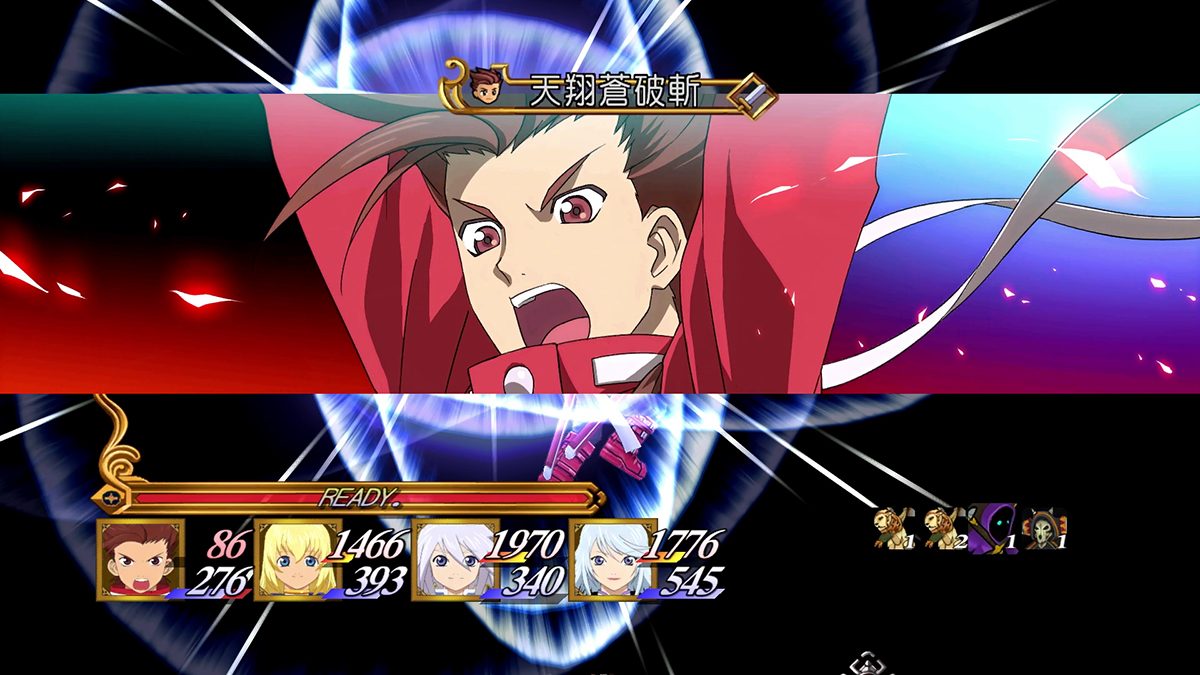
Task: Choose the blonde Colette portrait
Action: coord(298,559)
